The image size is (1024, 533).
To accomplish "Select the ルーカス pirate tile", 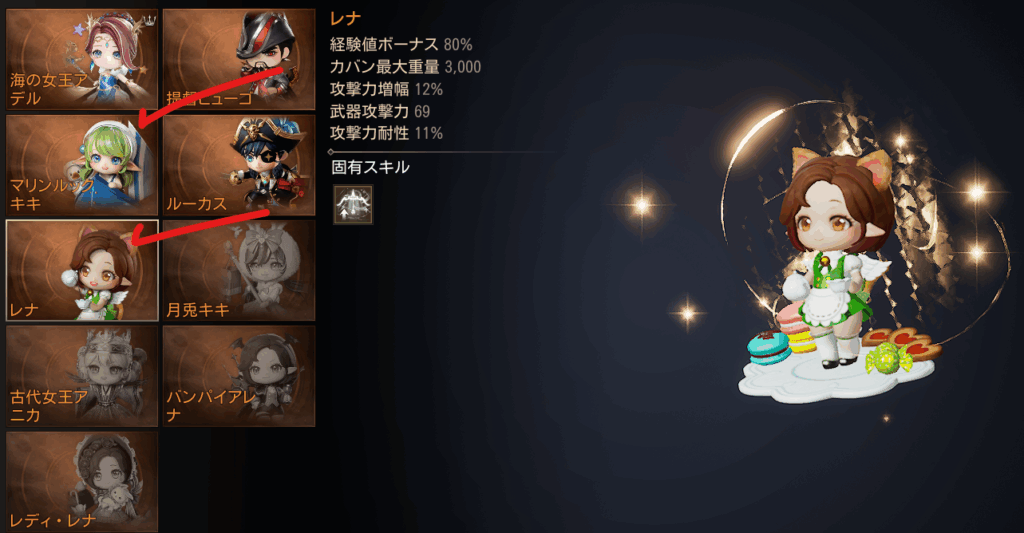I will pyautogui.click(x=238, y=164).
